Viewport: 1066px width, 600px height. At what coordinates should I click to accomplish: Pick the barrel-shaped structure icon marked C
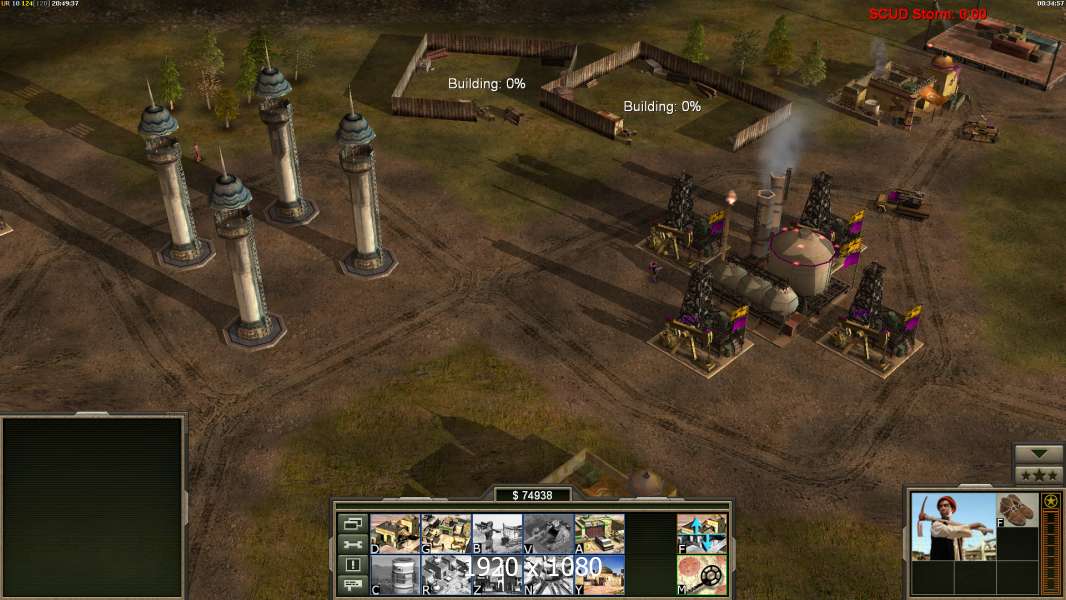[395, 575]
